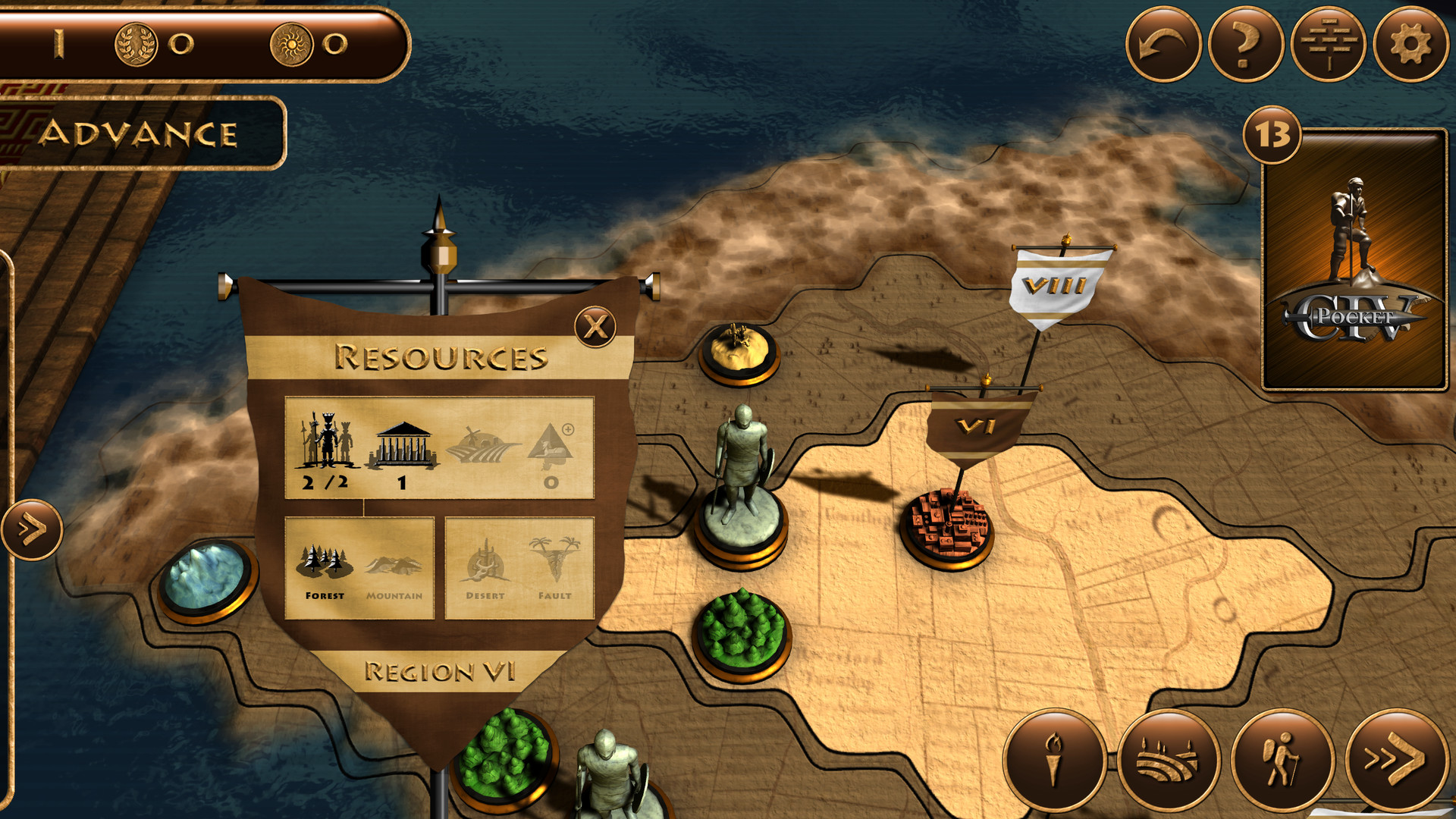1456x819 pixels.
Task: Expand the left side panel chevron
Action: [31, 529]
